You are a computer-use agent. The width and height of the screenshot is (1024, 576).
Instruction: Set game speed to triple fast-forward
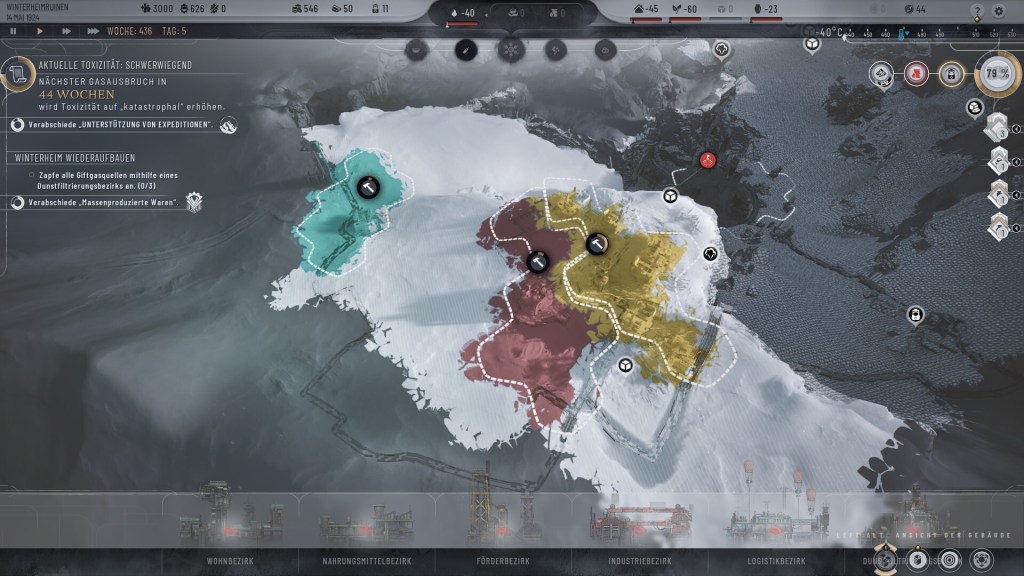[93, 31]
